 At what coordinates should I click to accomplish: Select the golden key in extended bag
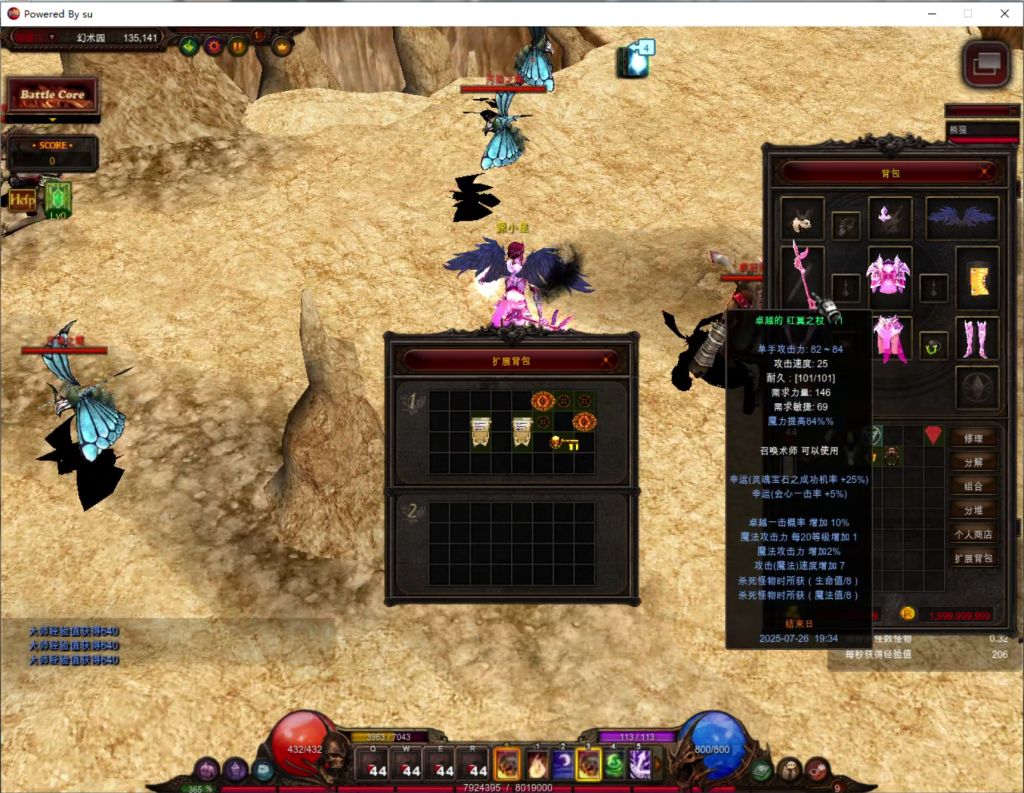pos(565,442)
